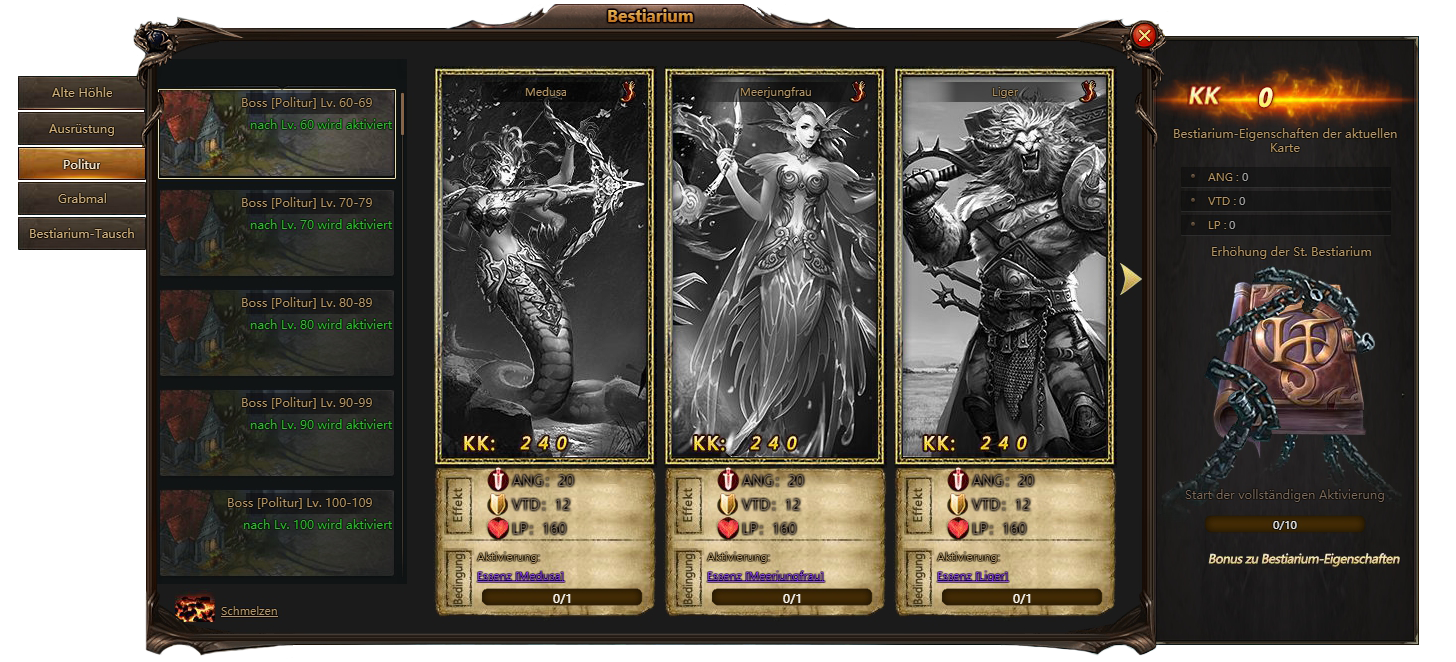Open the Essenz [Meerjungfrau] link

tap(766, 576)
